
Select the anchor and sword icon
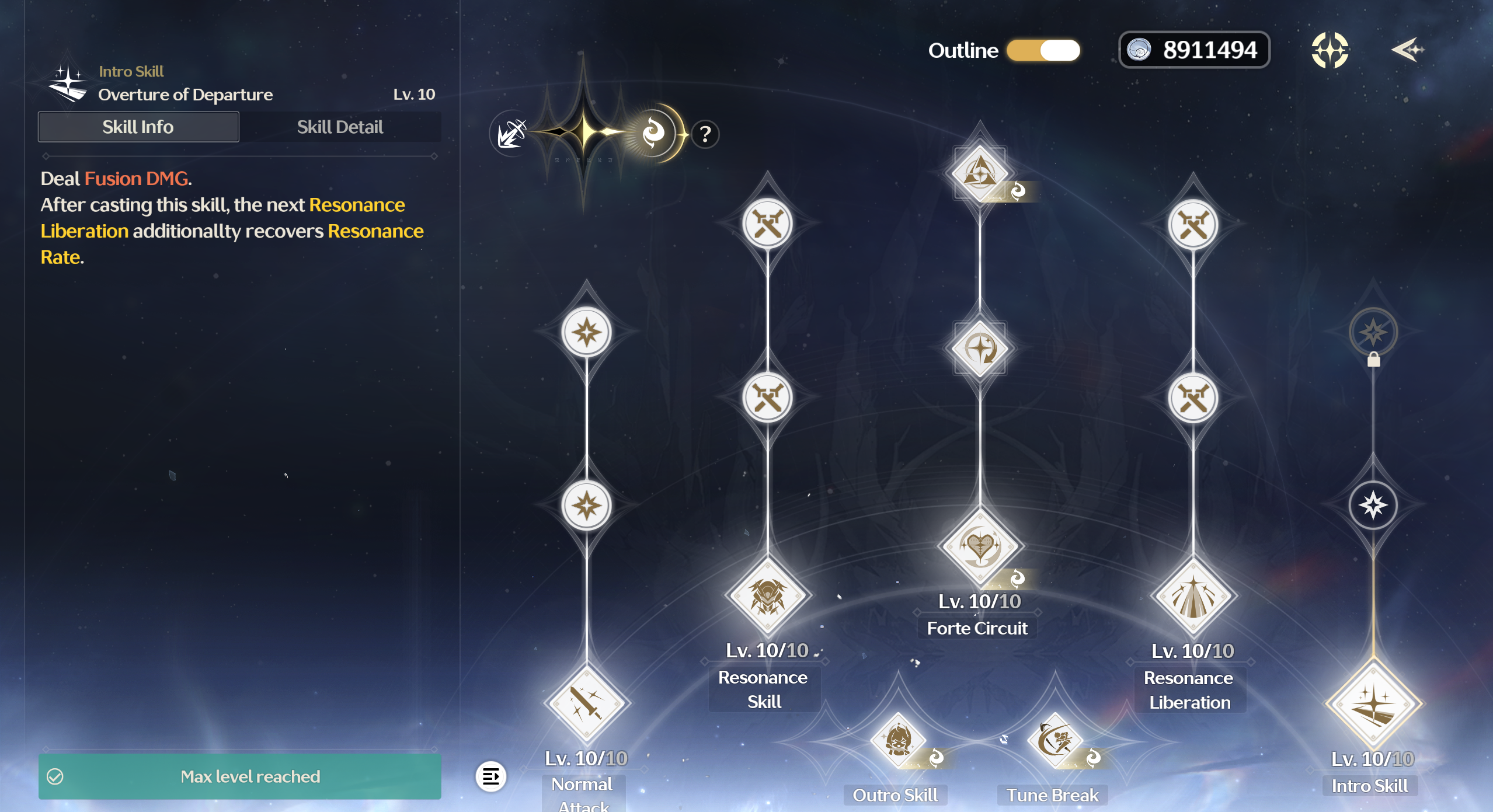[x=511, y=134]
